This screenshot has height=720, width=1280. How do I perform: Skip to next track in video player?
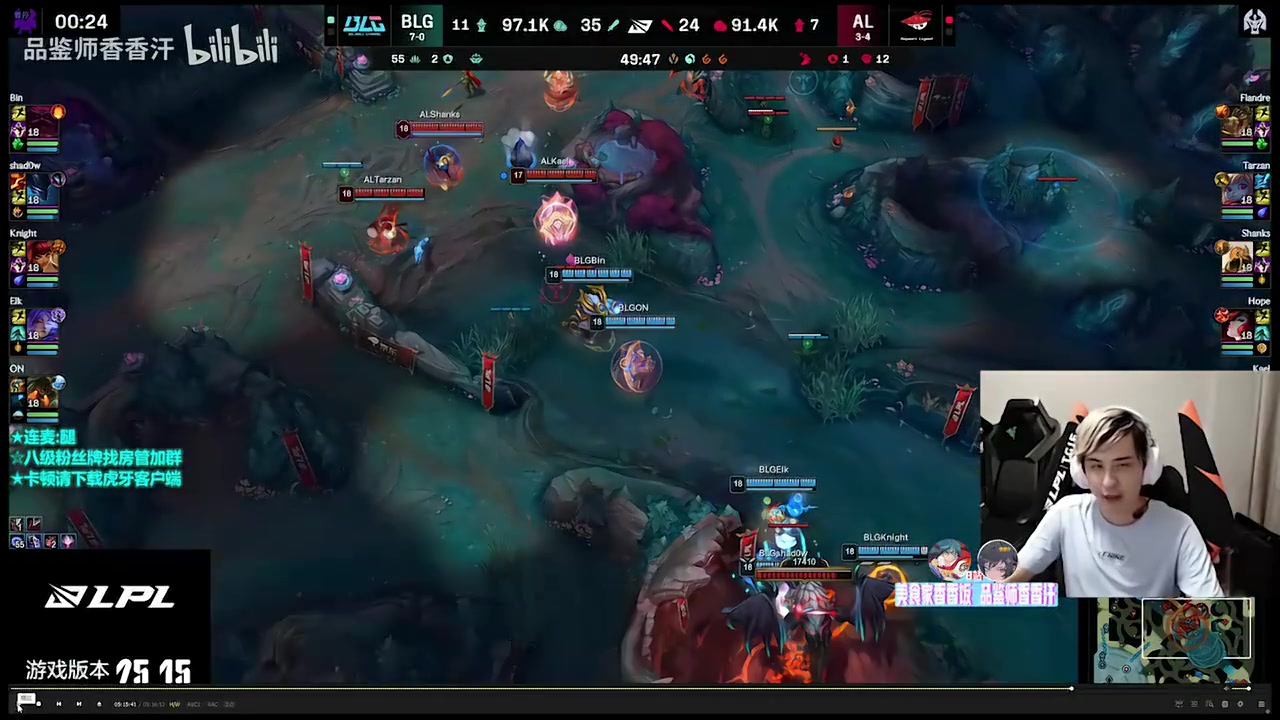79,704
